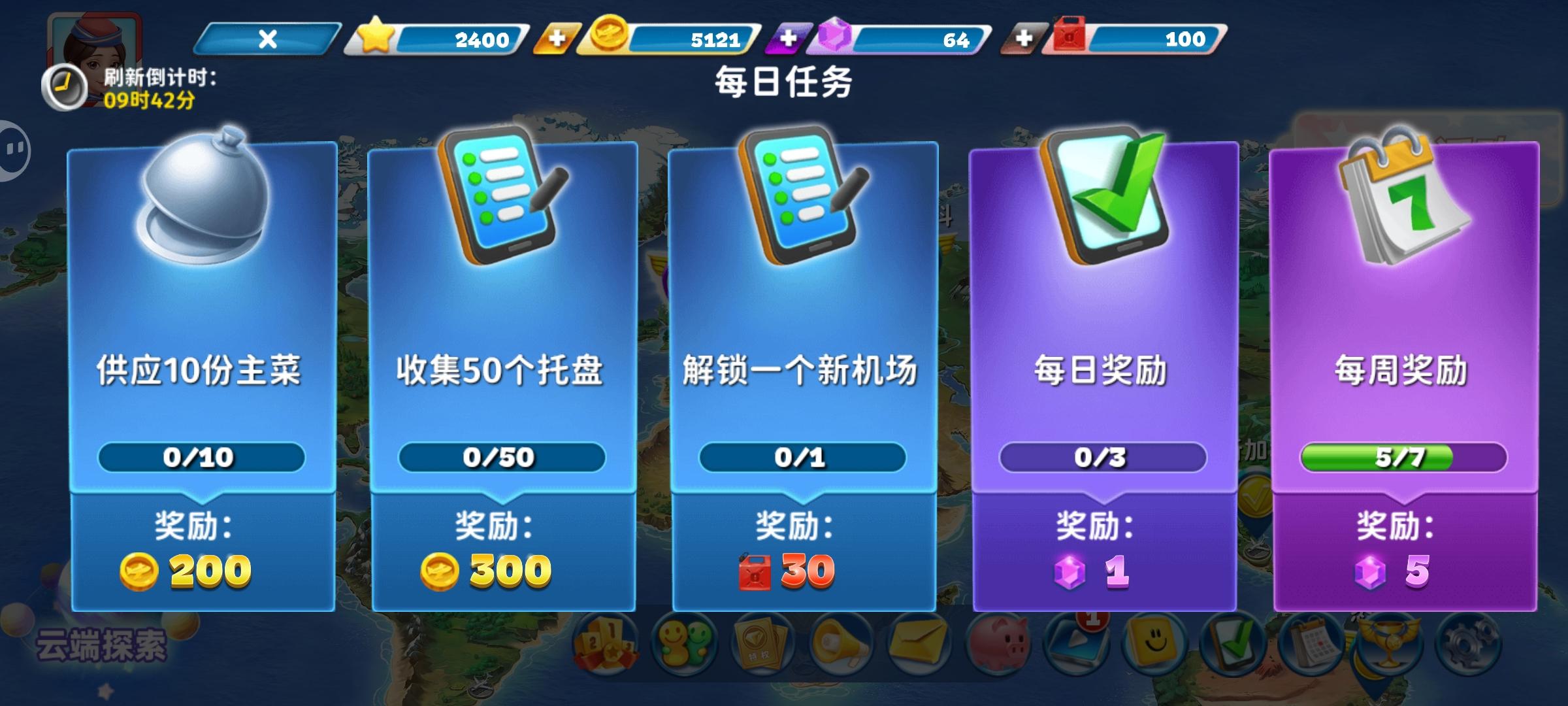Select the 每日奖励 purple reward card

pyautogui.click(x=1104, y=366)
